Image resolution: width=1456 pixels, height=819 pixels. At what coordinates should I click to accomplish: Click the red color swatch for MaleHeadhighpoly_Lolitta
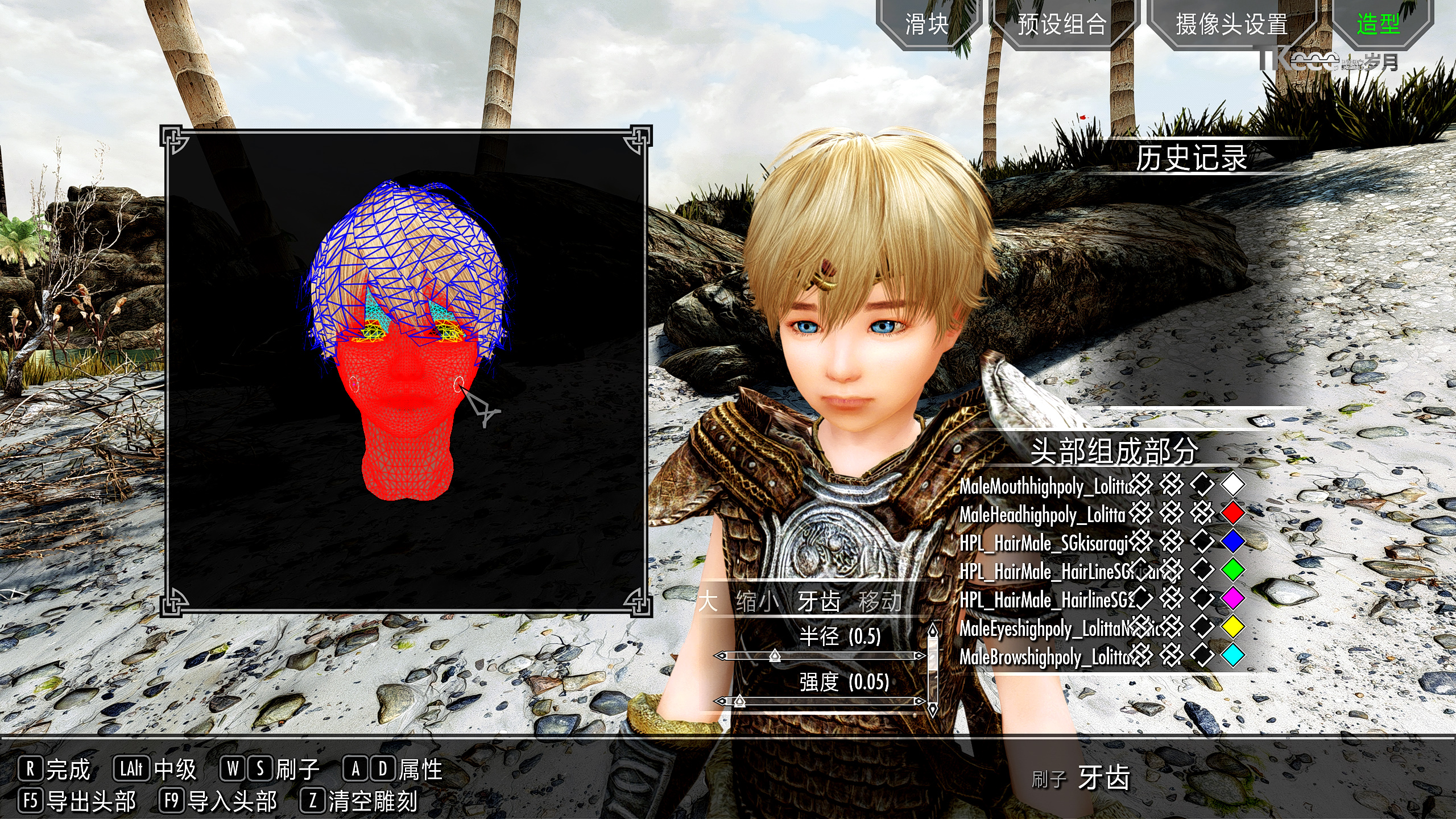[1234, 514]
